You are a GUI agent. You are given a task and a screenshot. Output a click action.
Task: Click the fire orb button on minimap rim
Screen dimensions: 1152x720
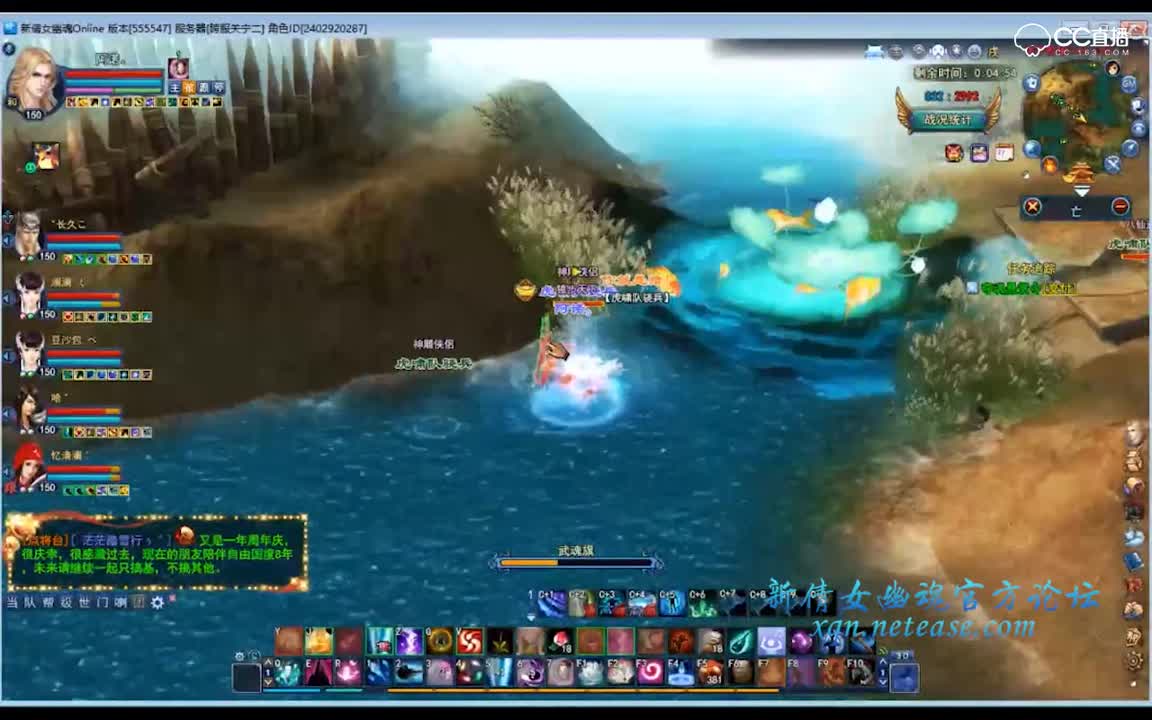(x=1050, y=165)
